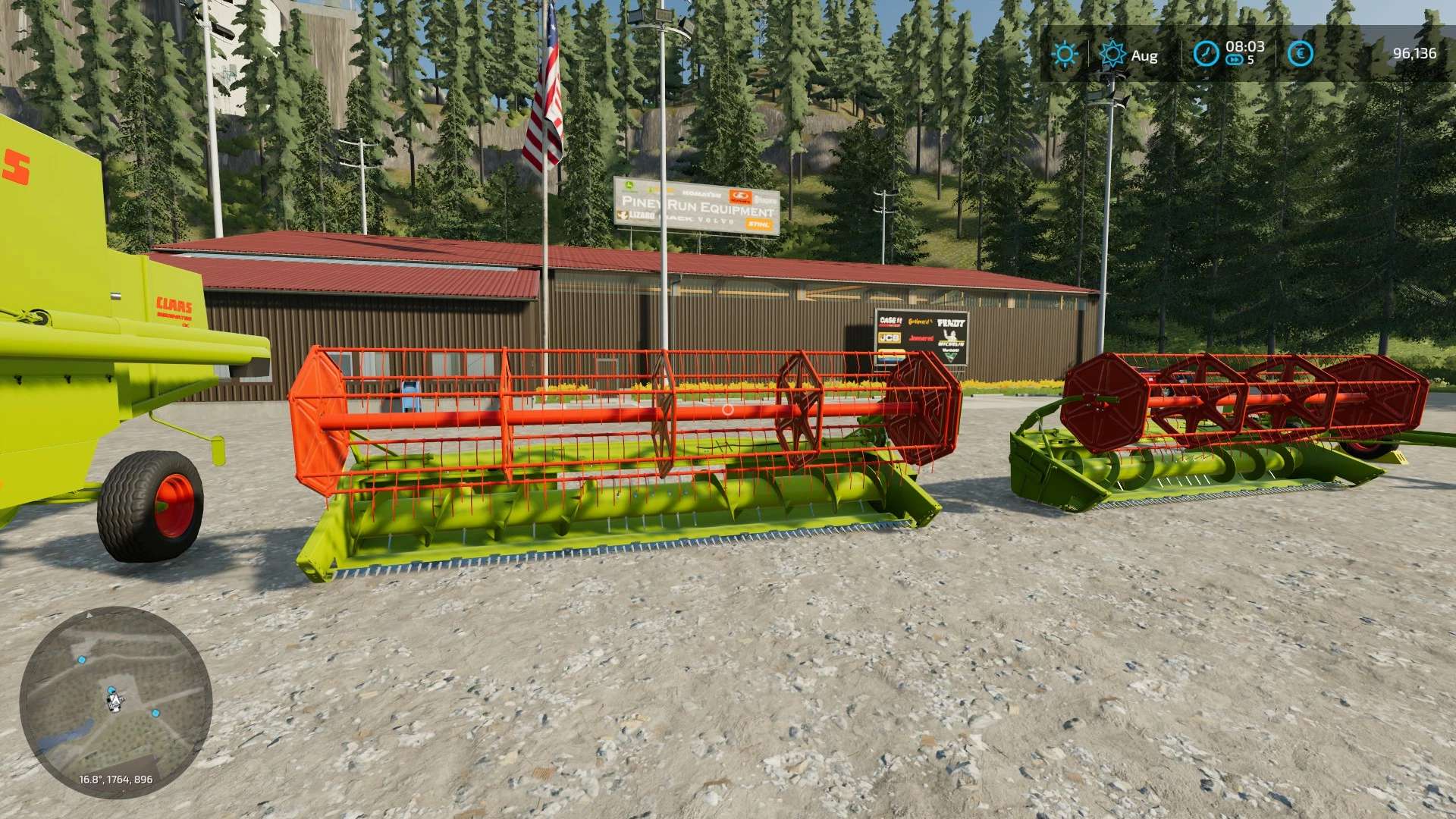This screenshot has height=819, width=1456.
Task: Click the current sunny weather icon
Action: pyautogui.click(x=1064, y=54)
